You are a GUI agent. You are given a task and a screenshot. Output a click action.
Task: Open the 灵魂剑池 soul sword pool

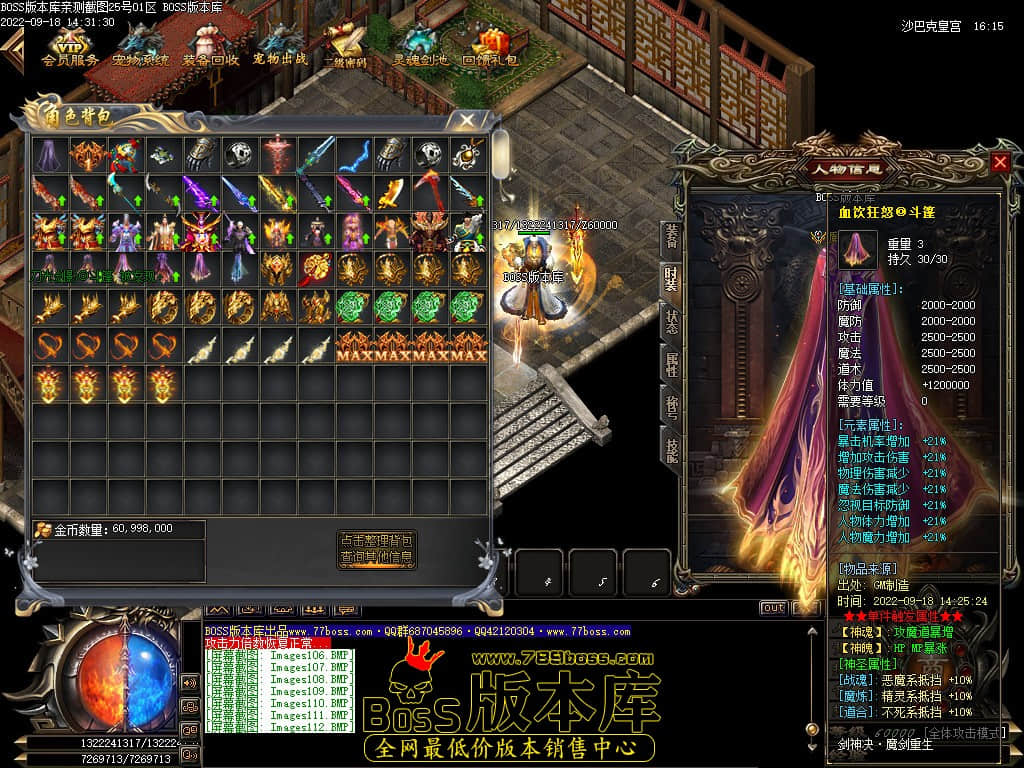421,46
